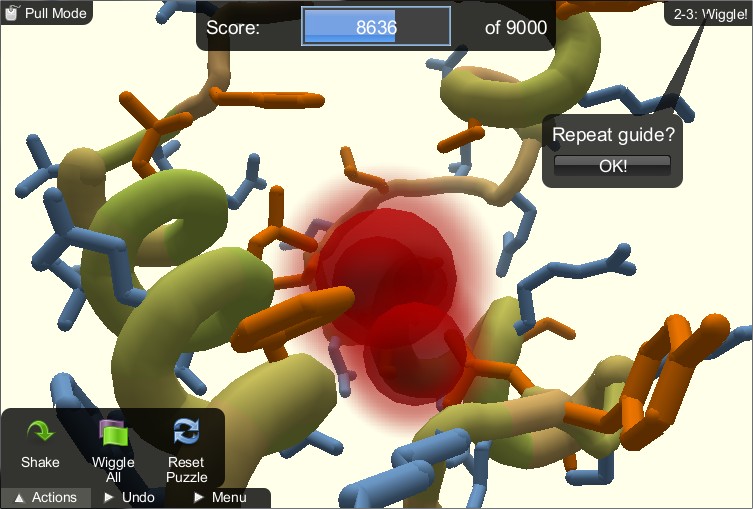
Task: Toggle the Pull Mode indicator
Action: (x=46, y=13)
